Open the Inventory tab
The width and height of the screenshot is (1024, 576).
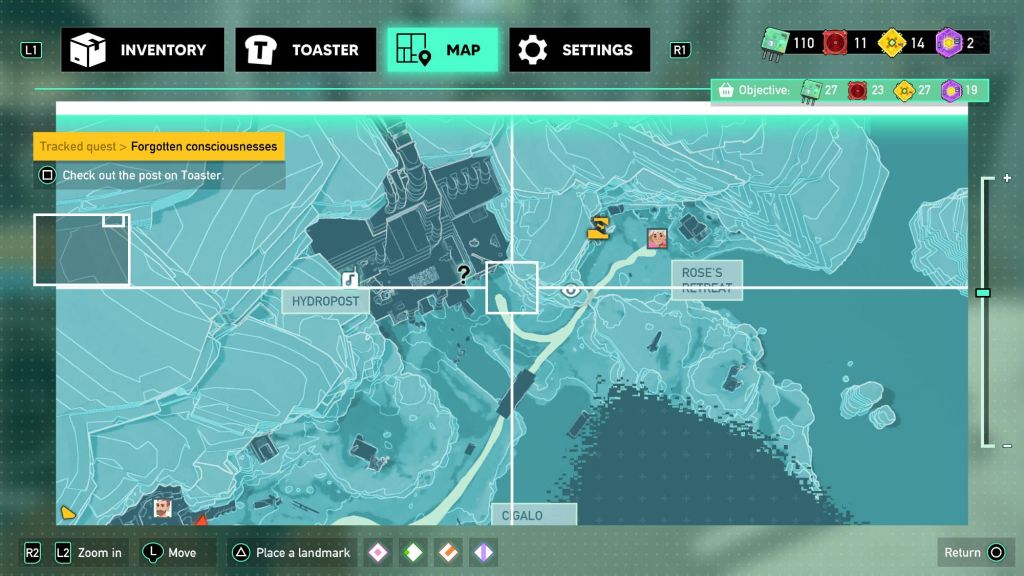pyautogui.click(x=139, y=50)
